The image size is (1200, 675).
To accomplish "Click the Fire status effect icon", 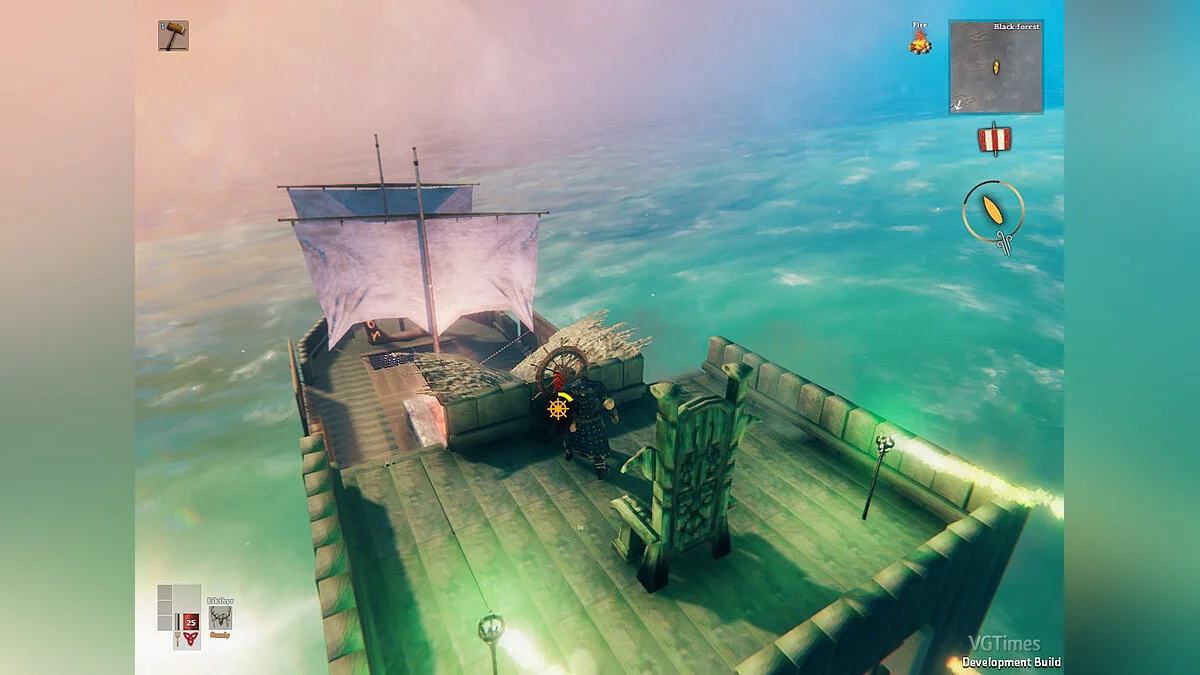I will (x=919, y=41).
